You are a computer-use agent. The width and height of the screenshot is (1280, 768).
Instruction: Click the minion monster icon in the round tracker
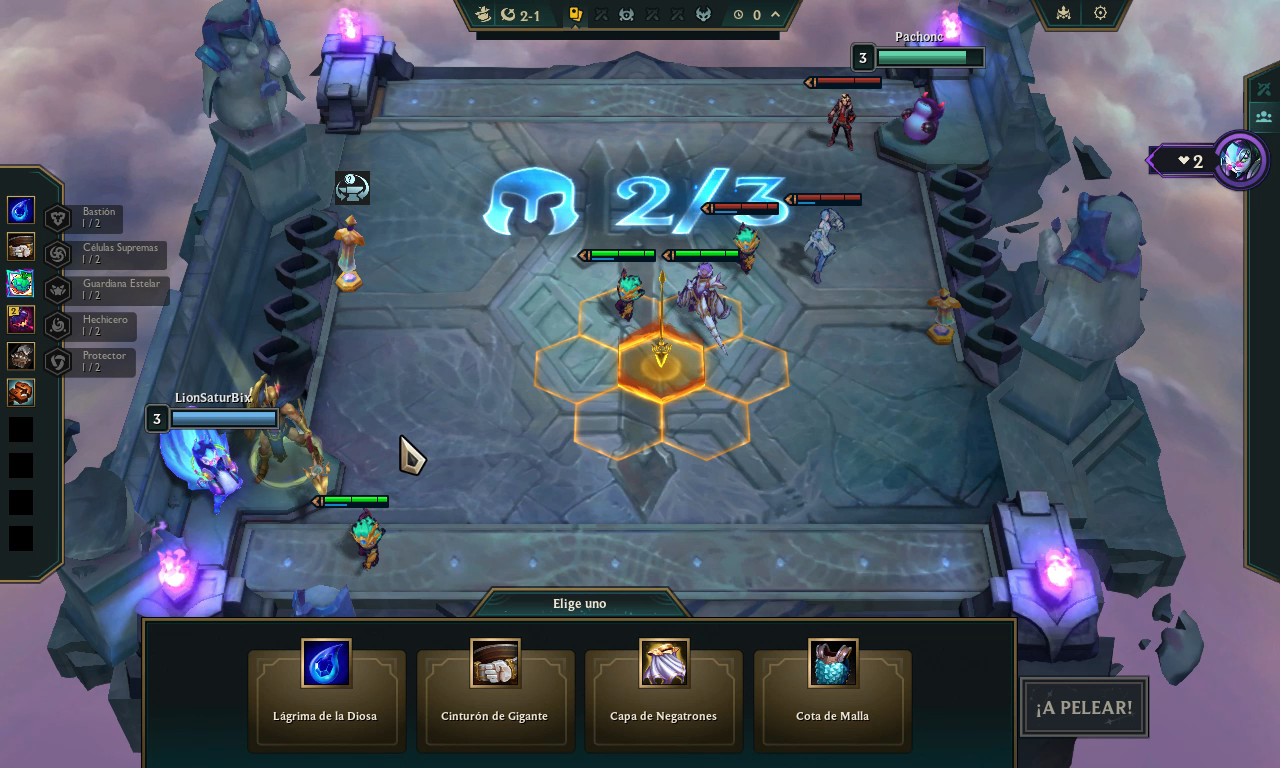tap(624, 15)
